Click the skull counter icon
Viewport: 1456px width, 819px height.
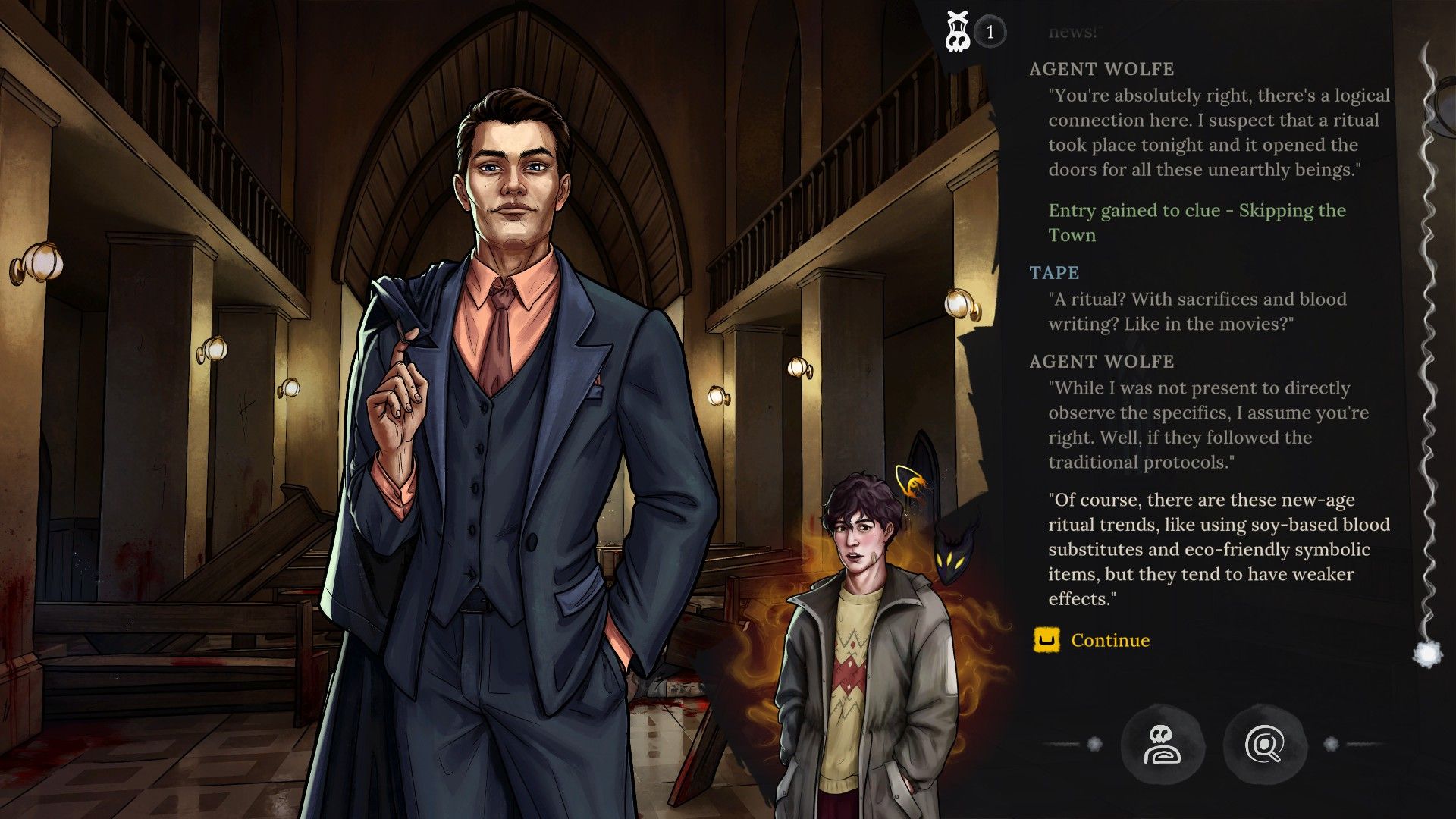pos(958,33)
